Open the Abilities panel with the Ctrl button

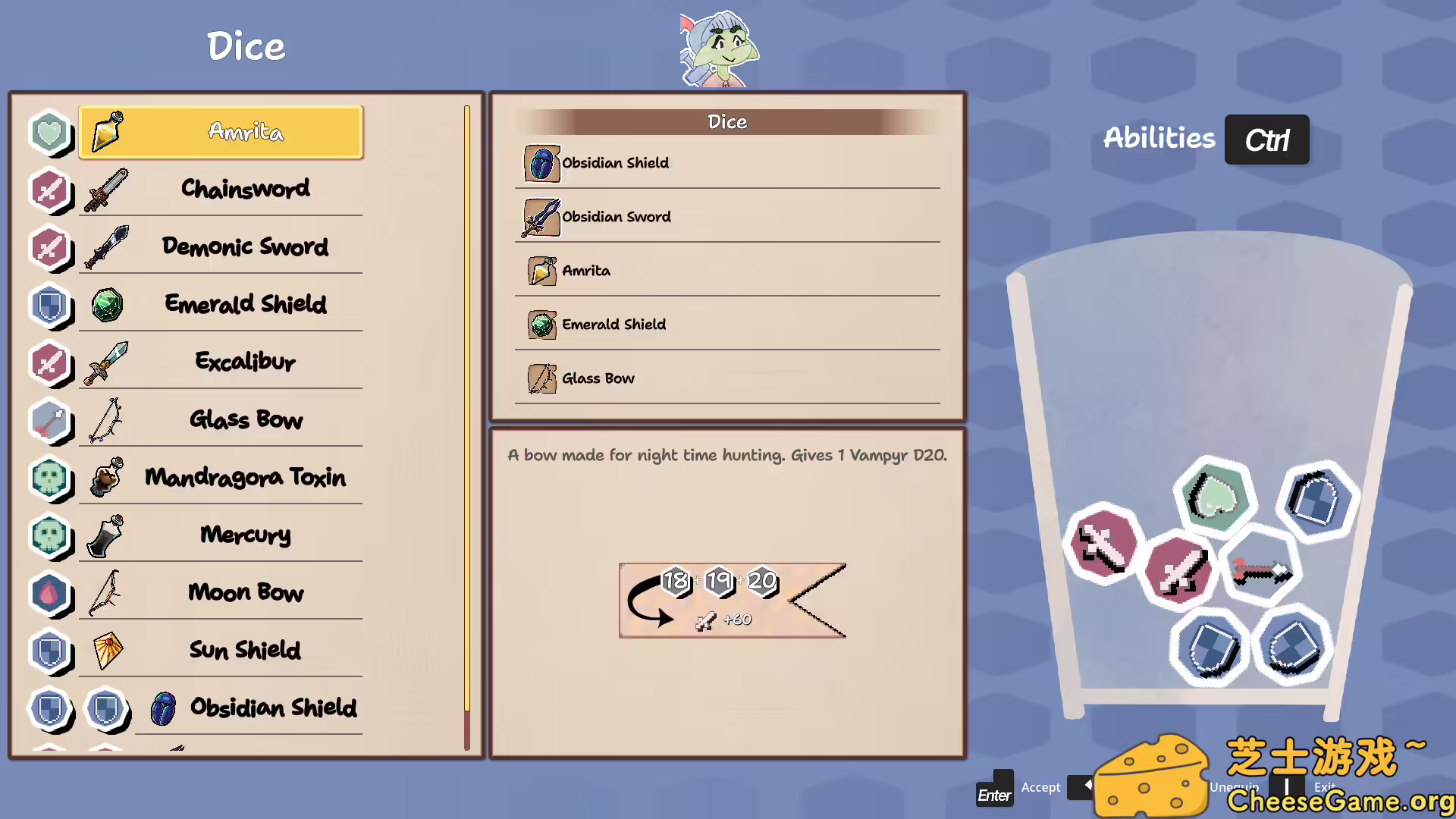[x=1266, y=140]
